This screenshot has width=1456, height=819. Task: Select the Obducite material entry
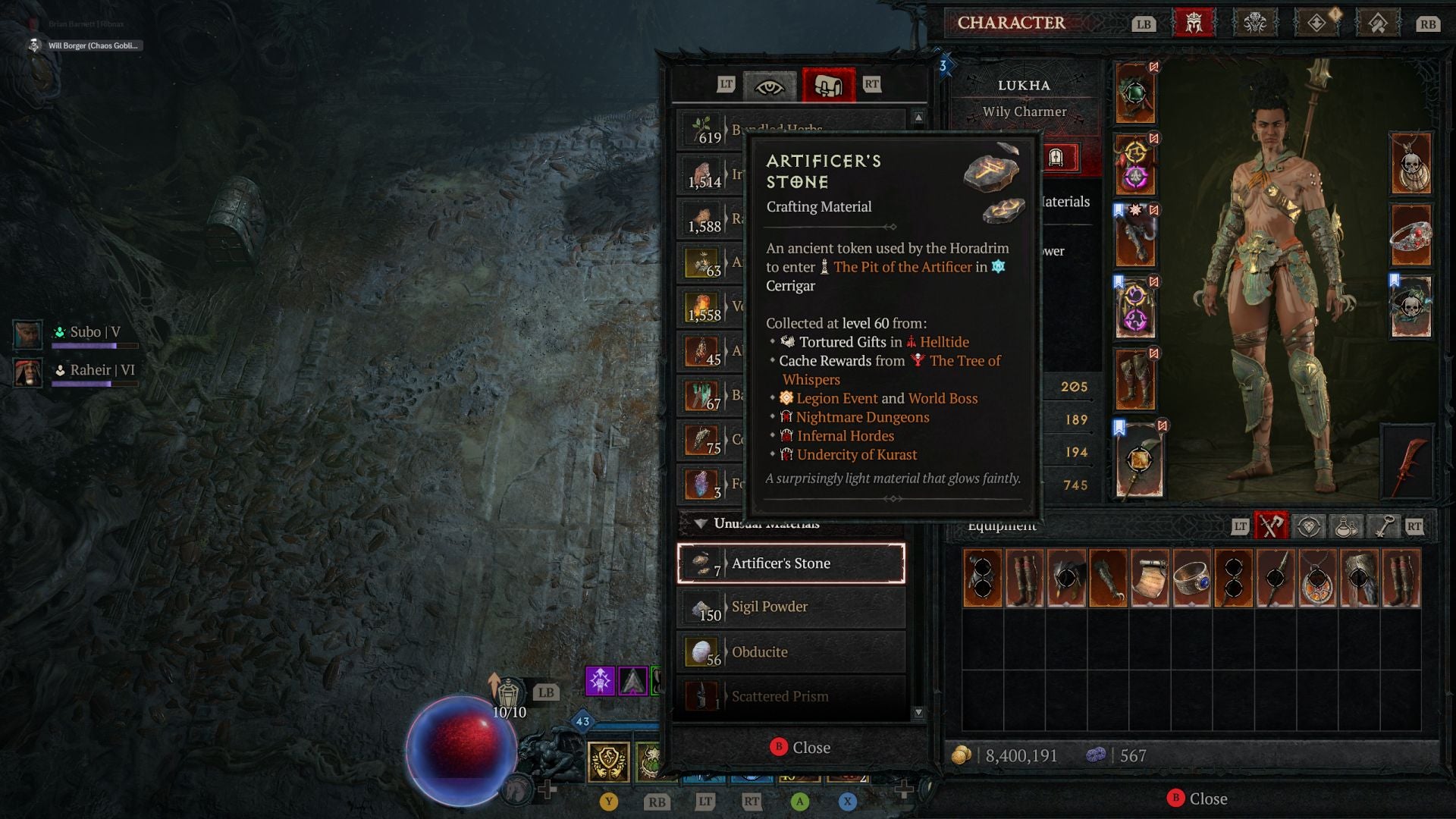click(x=791, y=651)
